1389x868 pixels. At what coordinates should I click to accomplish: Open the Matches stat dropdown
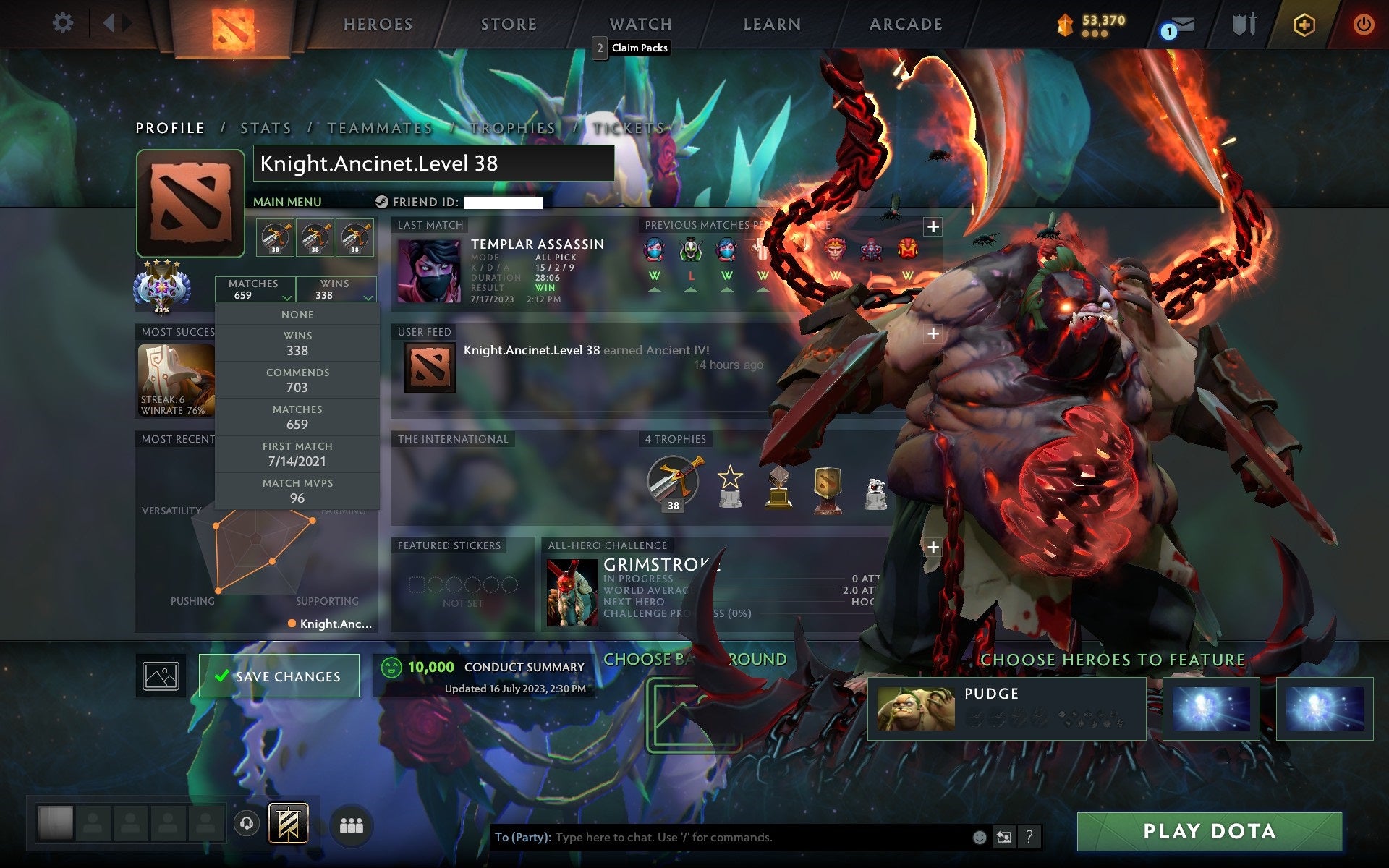(255, 289)
